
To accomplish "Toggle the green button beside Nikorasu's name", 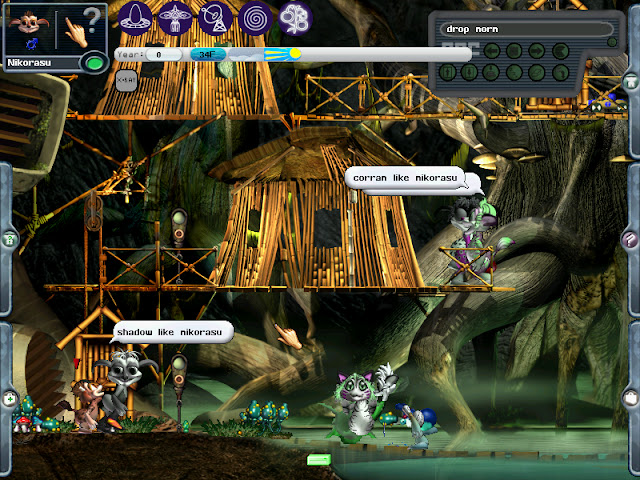I will (94, 62).
